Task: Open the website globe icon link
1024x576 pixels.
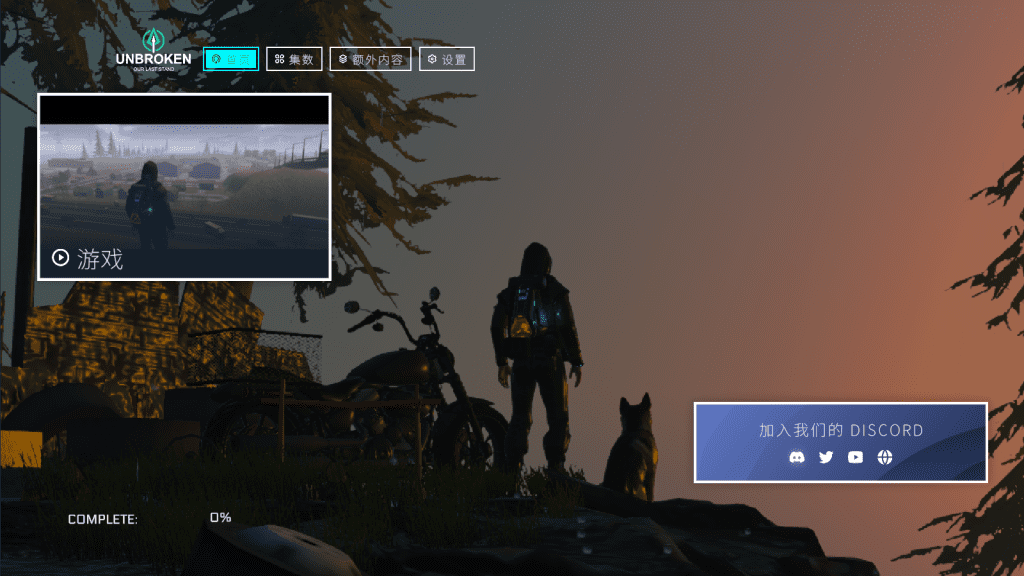Action: [885, 457]
